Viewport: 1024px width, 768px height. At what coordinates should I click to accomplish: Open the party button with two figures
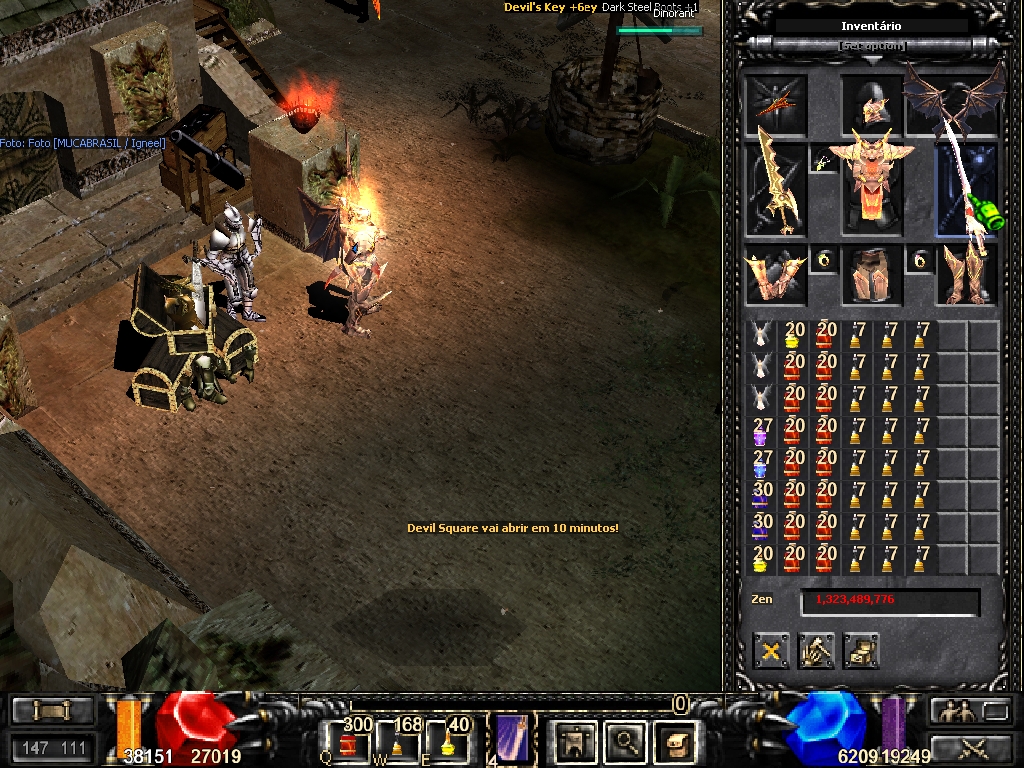(x=953, y=711)
